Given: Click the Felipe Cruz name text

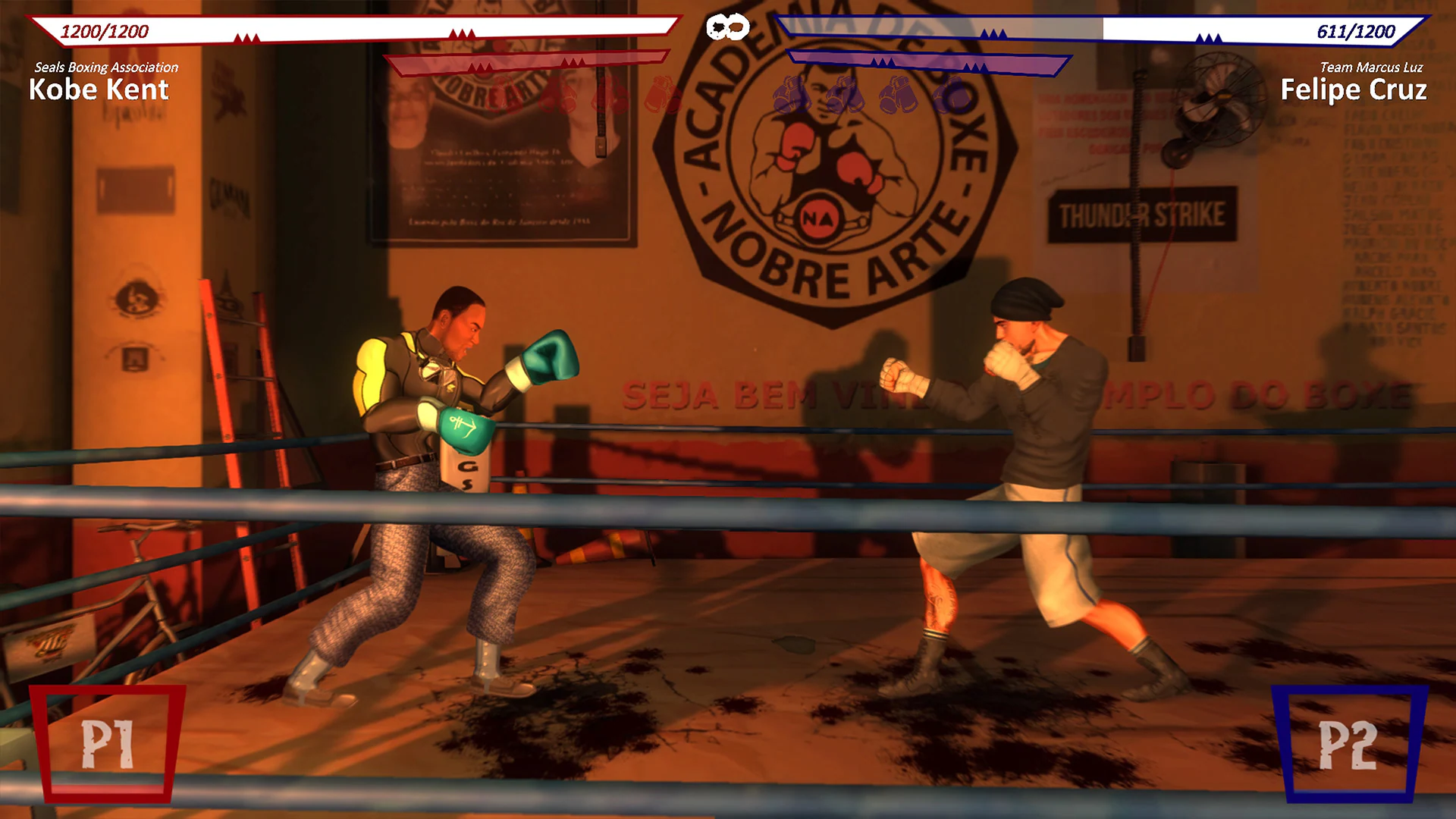Looking at the screenshot, I should 1354,89.
